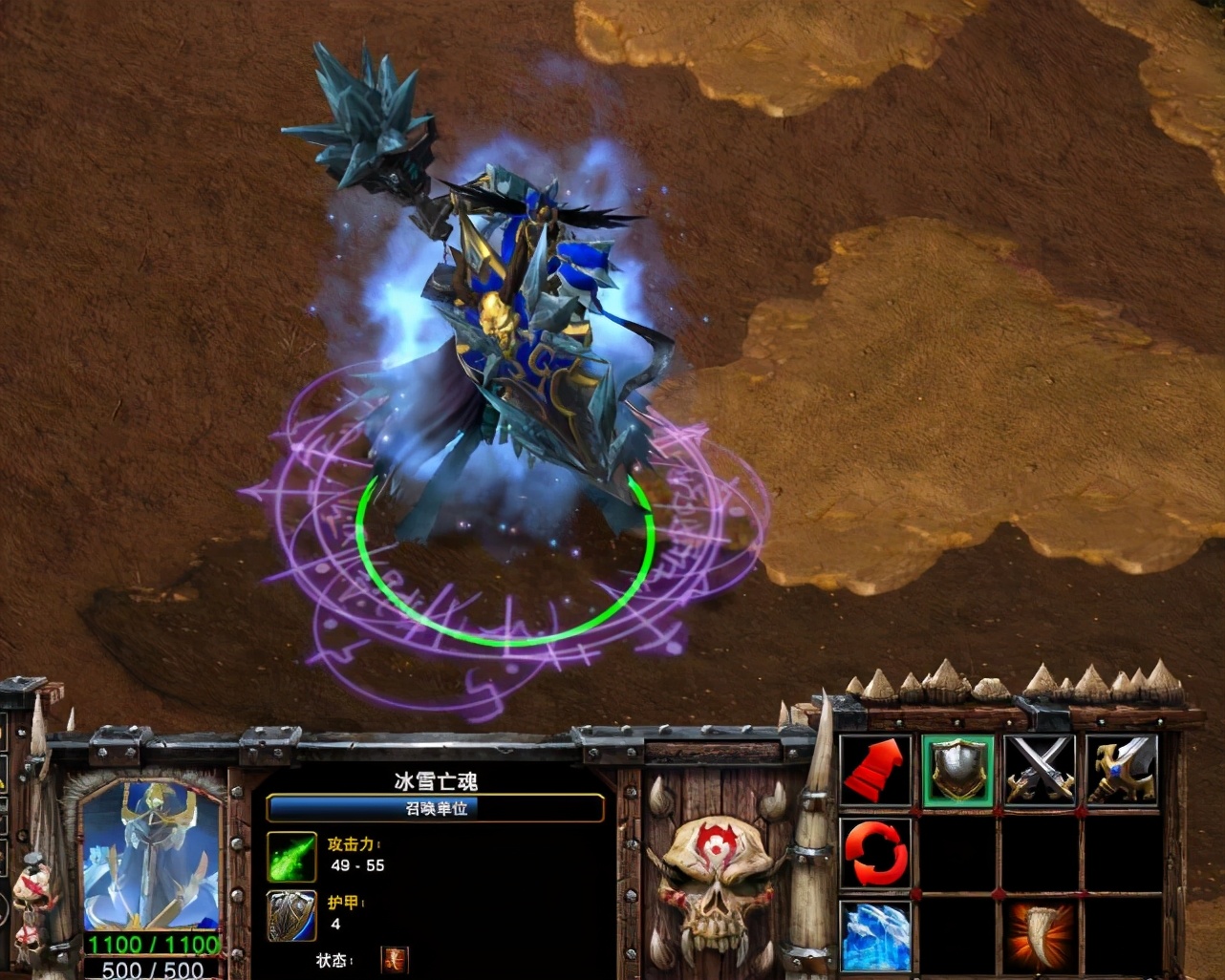Inspect the armor shield icon
Viewport: 1225px width, 980px height.
[291, 915]
